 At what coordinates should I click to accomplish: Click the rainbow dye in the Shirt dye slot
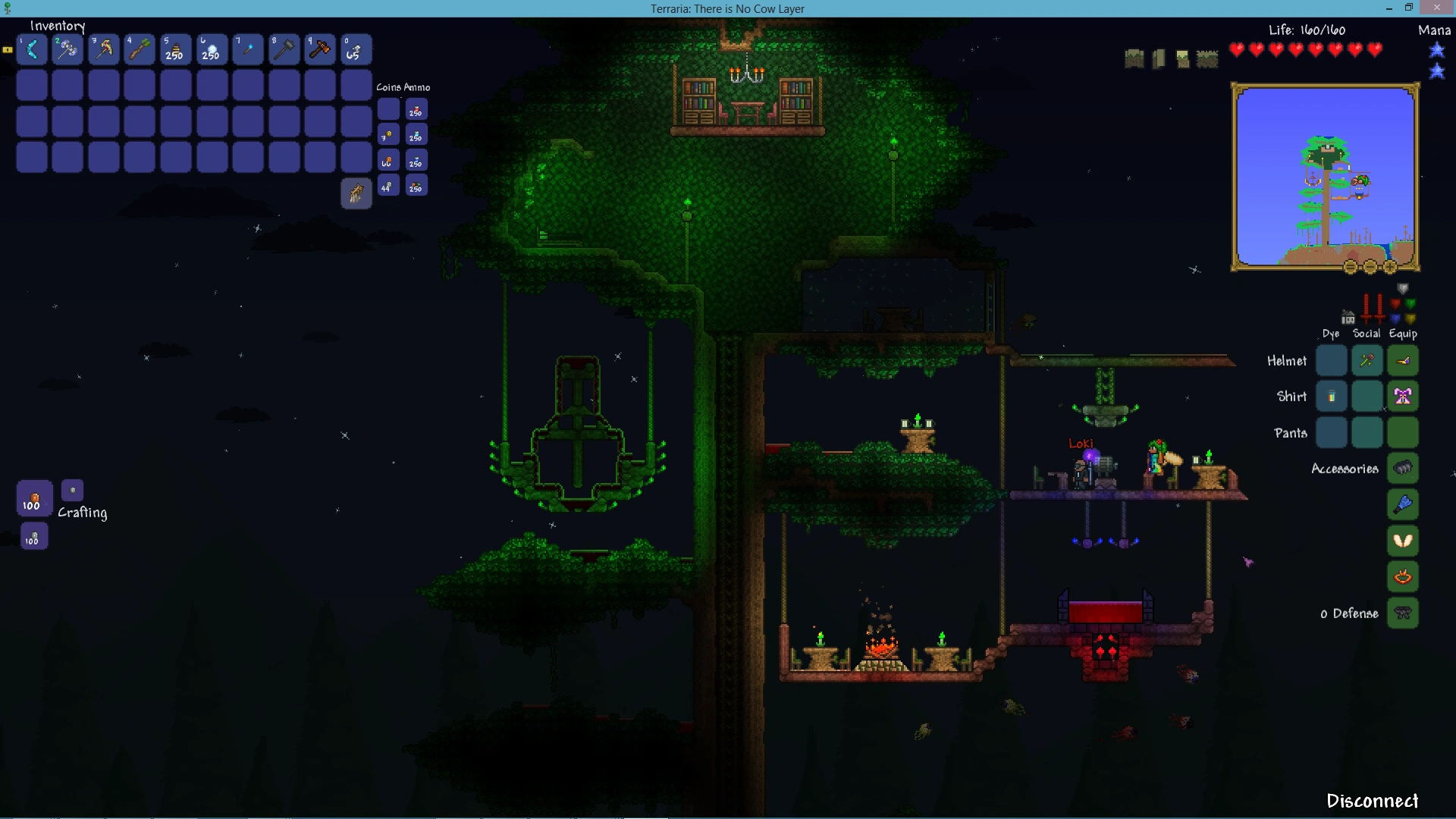tap(1332, 394)
